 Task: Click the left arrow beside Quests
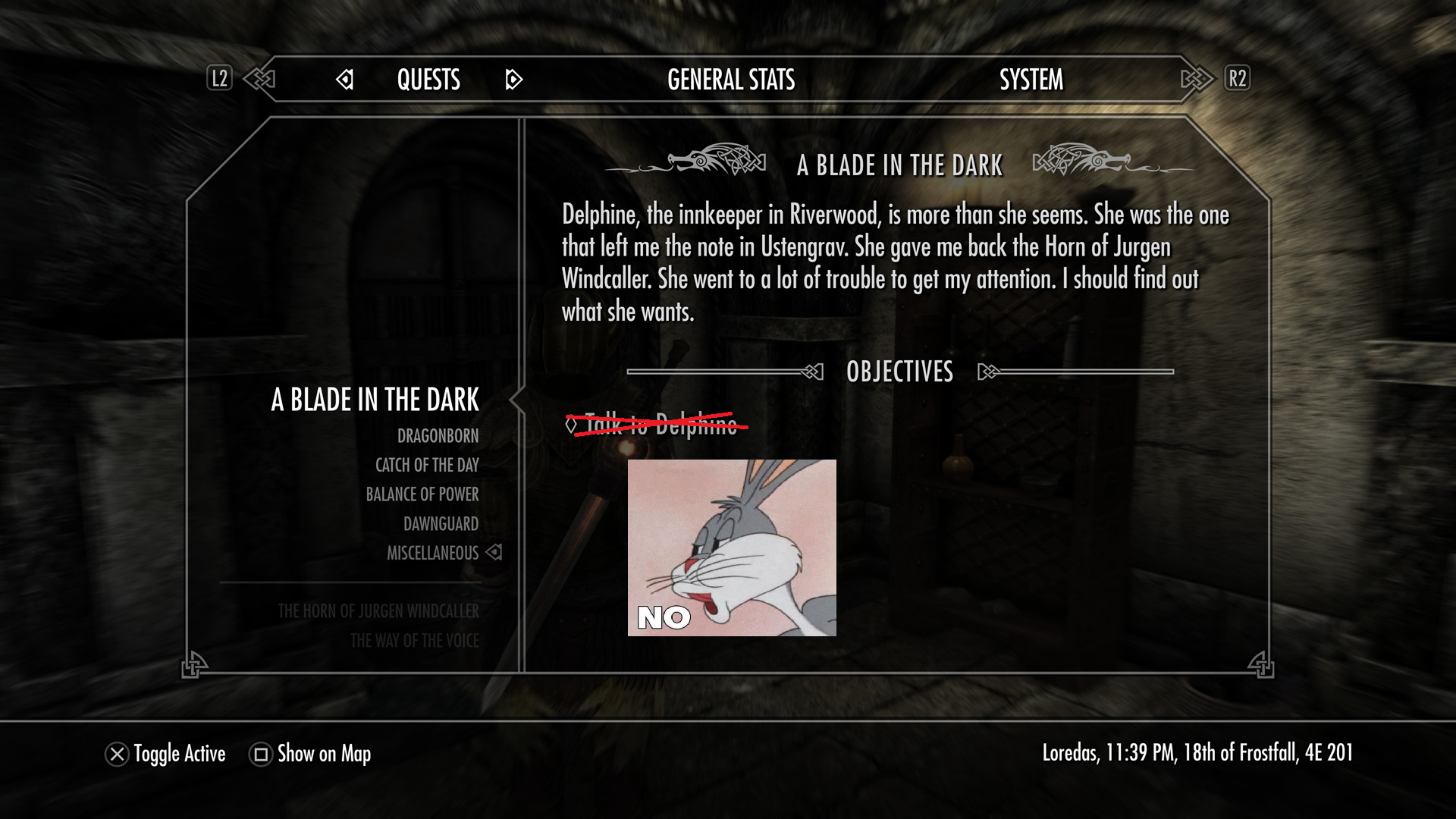[x=345, y=80]
